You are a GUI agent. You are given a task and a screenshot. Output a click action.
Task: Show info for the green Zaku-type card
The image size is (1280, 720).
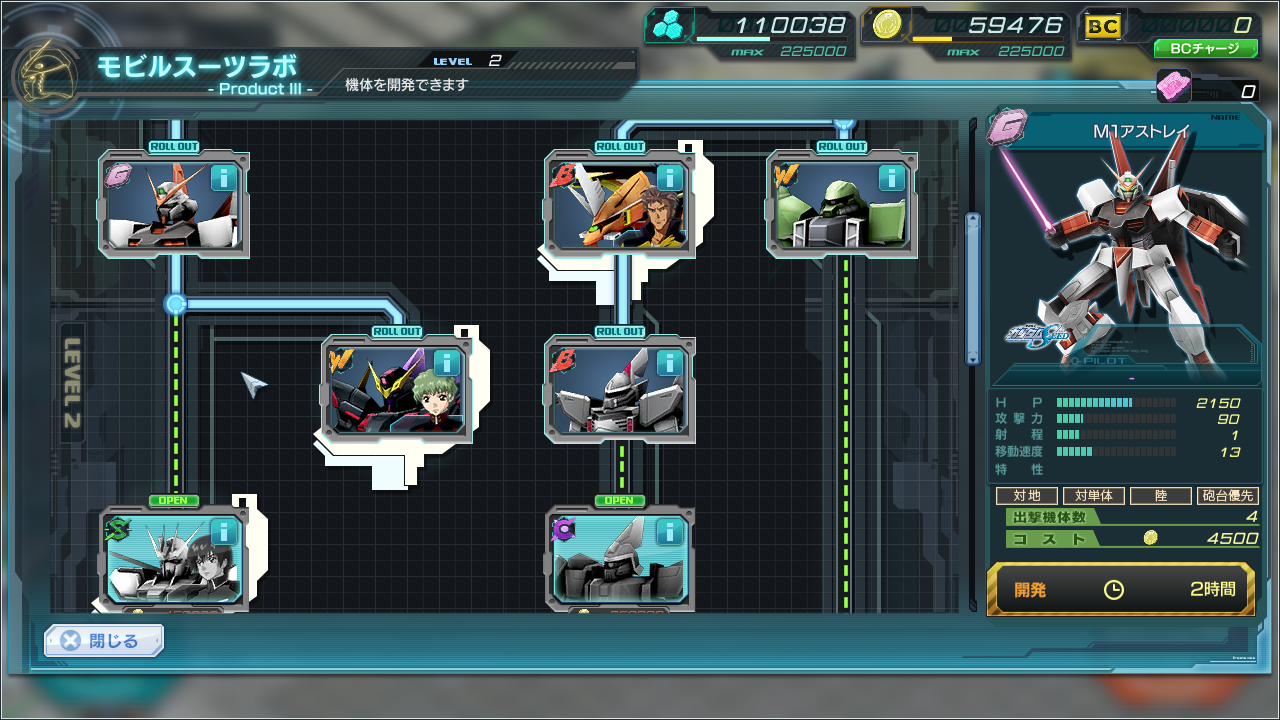point(892,178)
